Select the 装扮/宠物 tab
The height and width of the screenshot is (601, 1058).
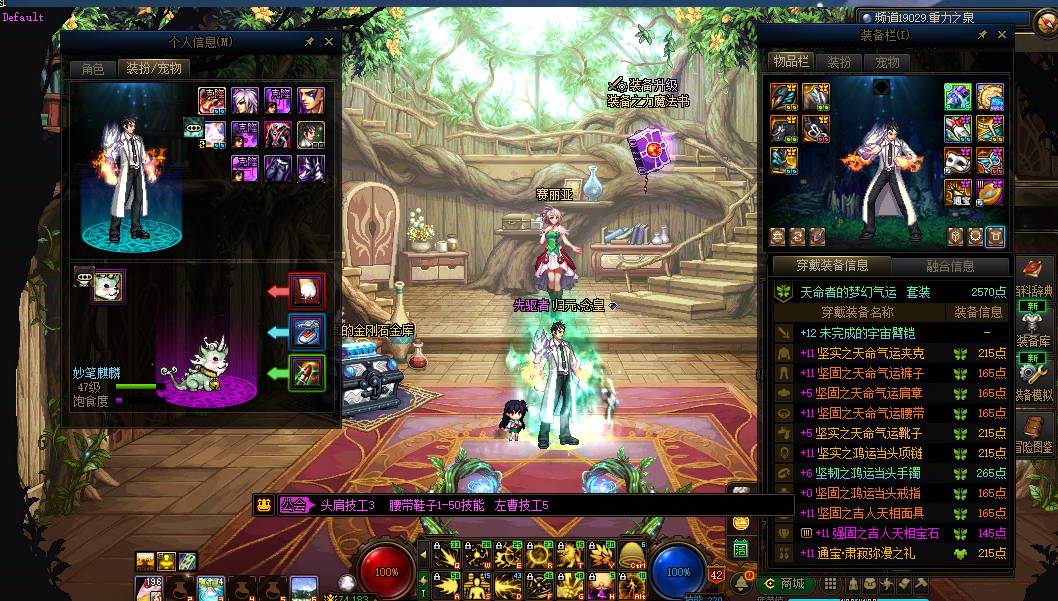point(151,69)
